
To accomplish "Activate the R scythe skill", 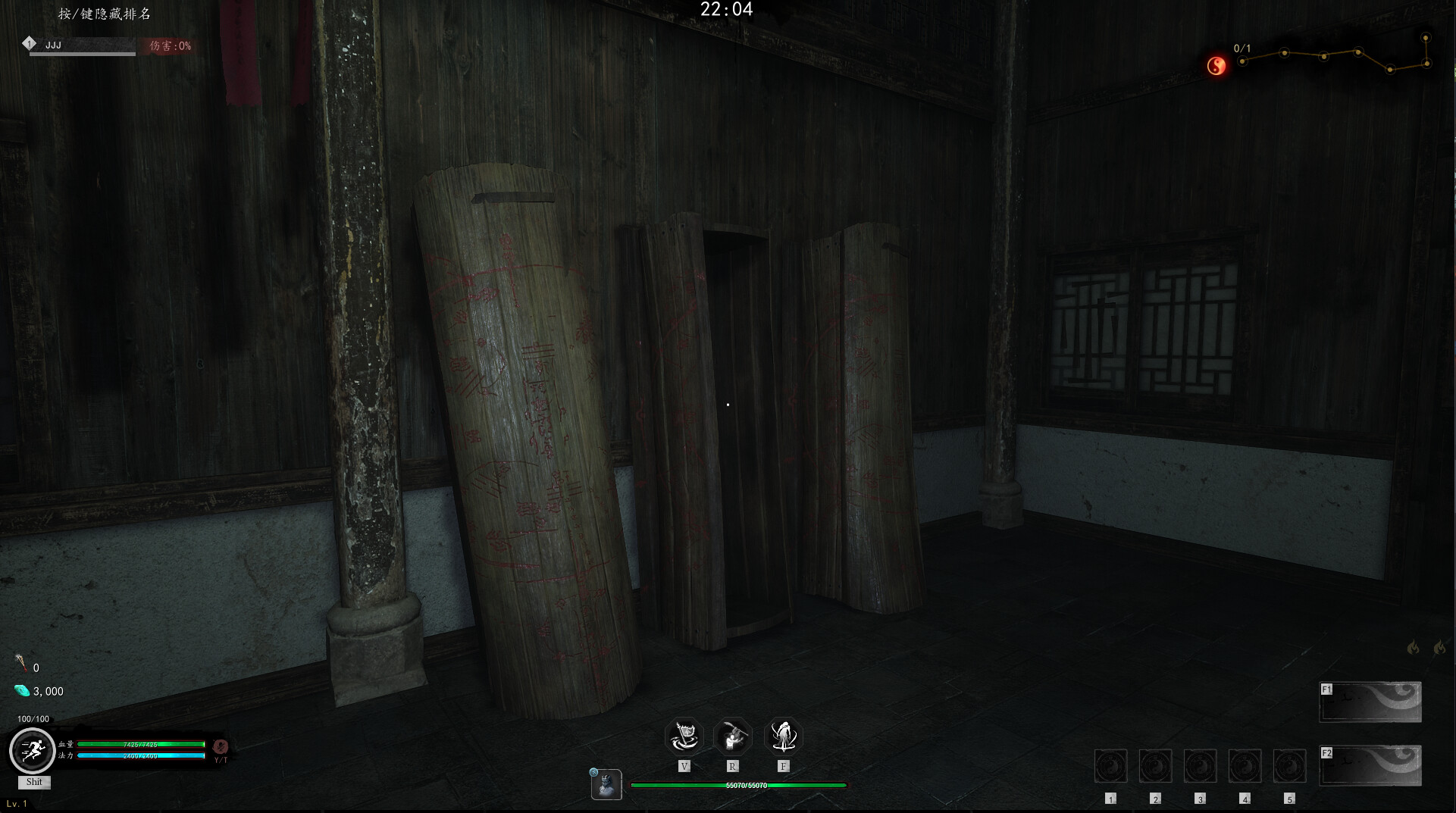I will coord(733,736).
